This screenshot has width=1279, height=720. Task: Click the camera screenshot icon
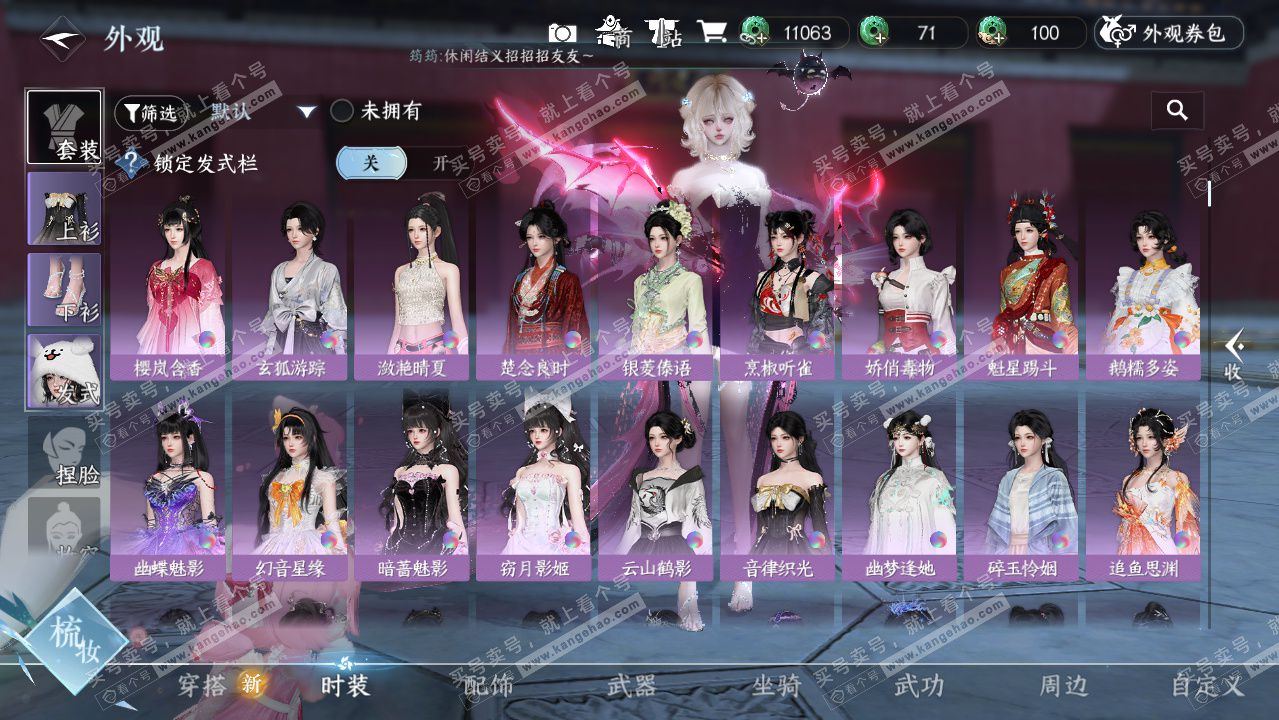563,33
